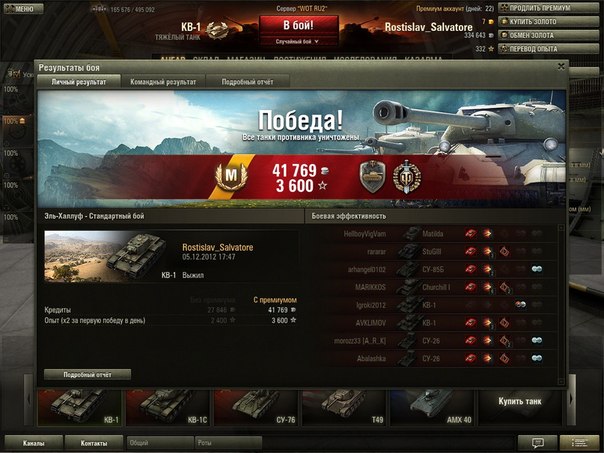
Task: Open the МЕНЮ button
Action: coord(20,7)
